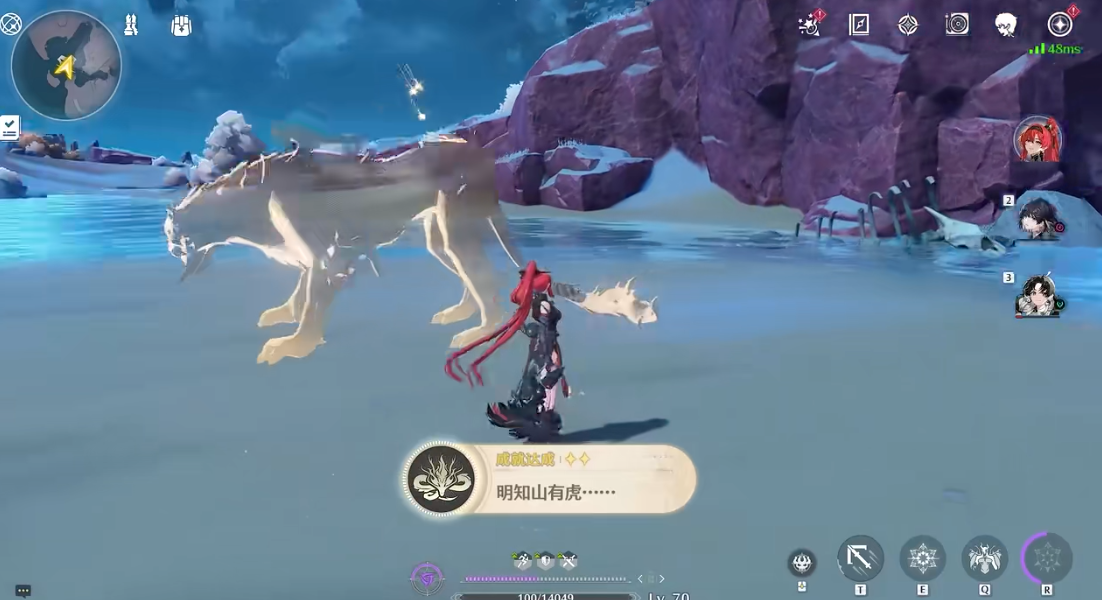This screenshot has height=600, width=1102.
Task: Open the quest checklist tracker
Action: point(10,127)
